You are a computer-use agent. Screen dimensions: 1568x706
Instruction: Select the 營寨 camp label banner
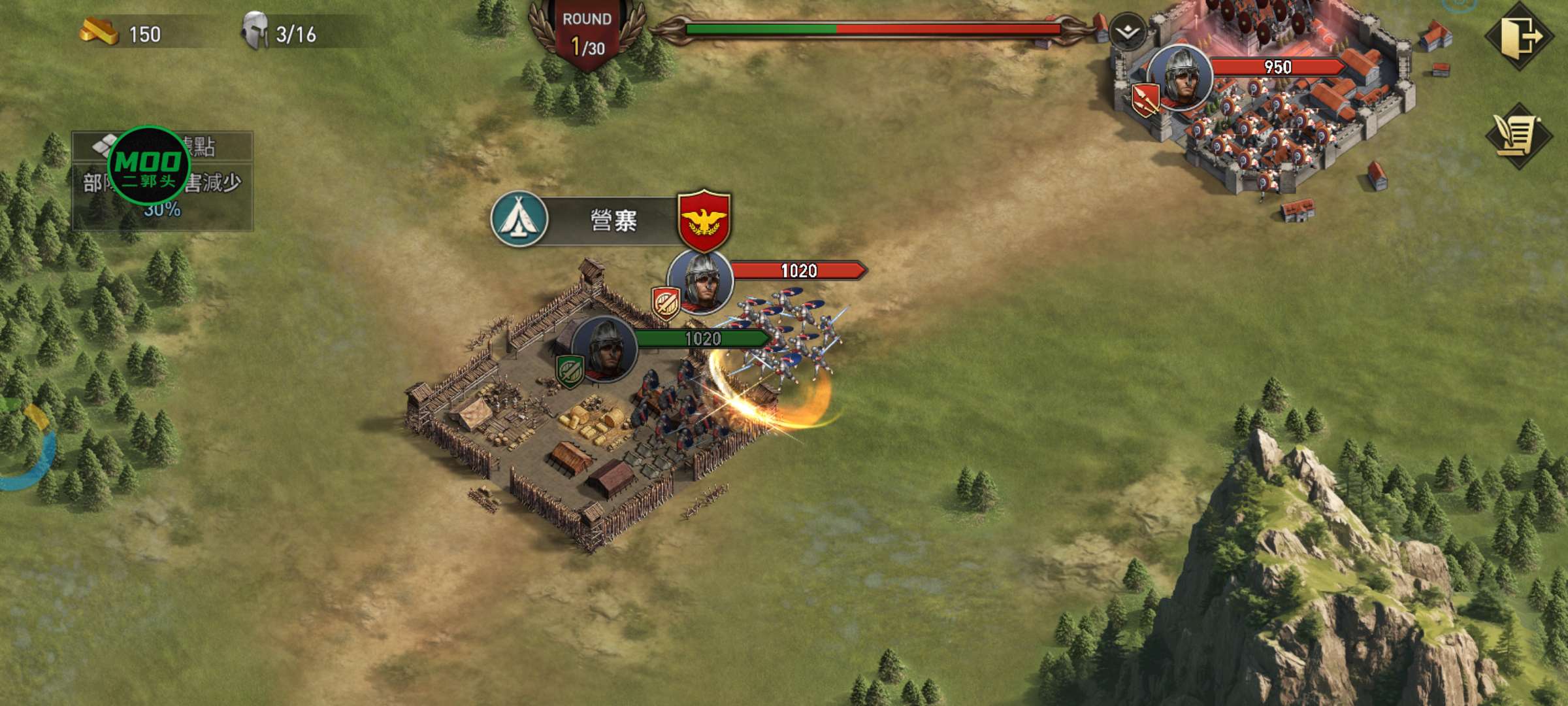pyautogui.click(x=613, y=221)
